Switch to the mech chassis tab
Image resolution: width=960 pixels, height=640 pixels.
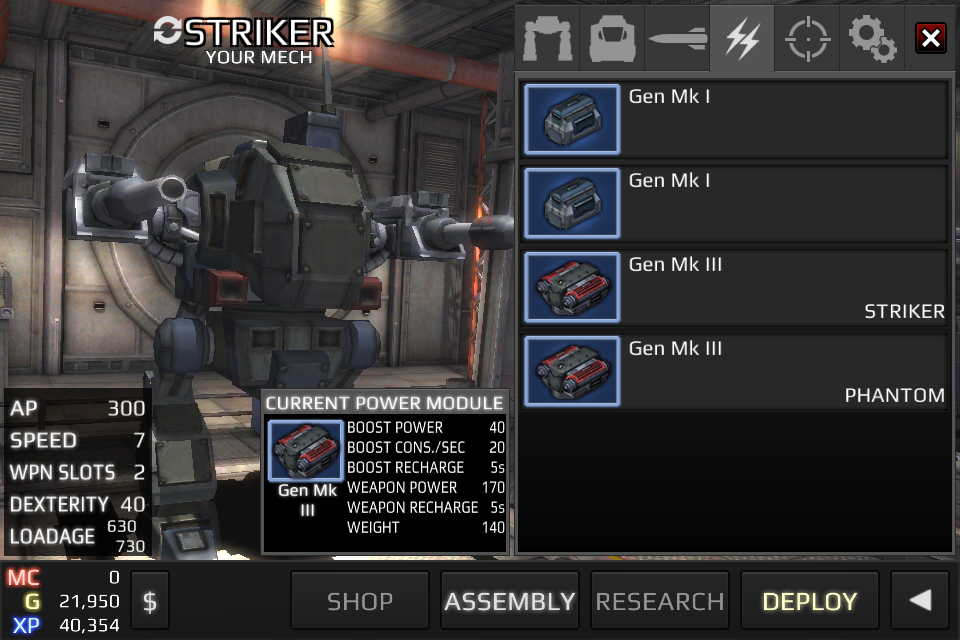pos(548,39)
